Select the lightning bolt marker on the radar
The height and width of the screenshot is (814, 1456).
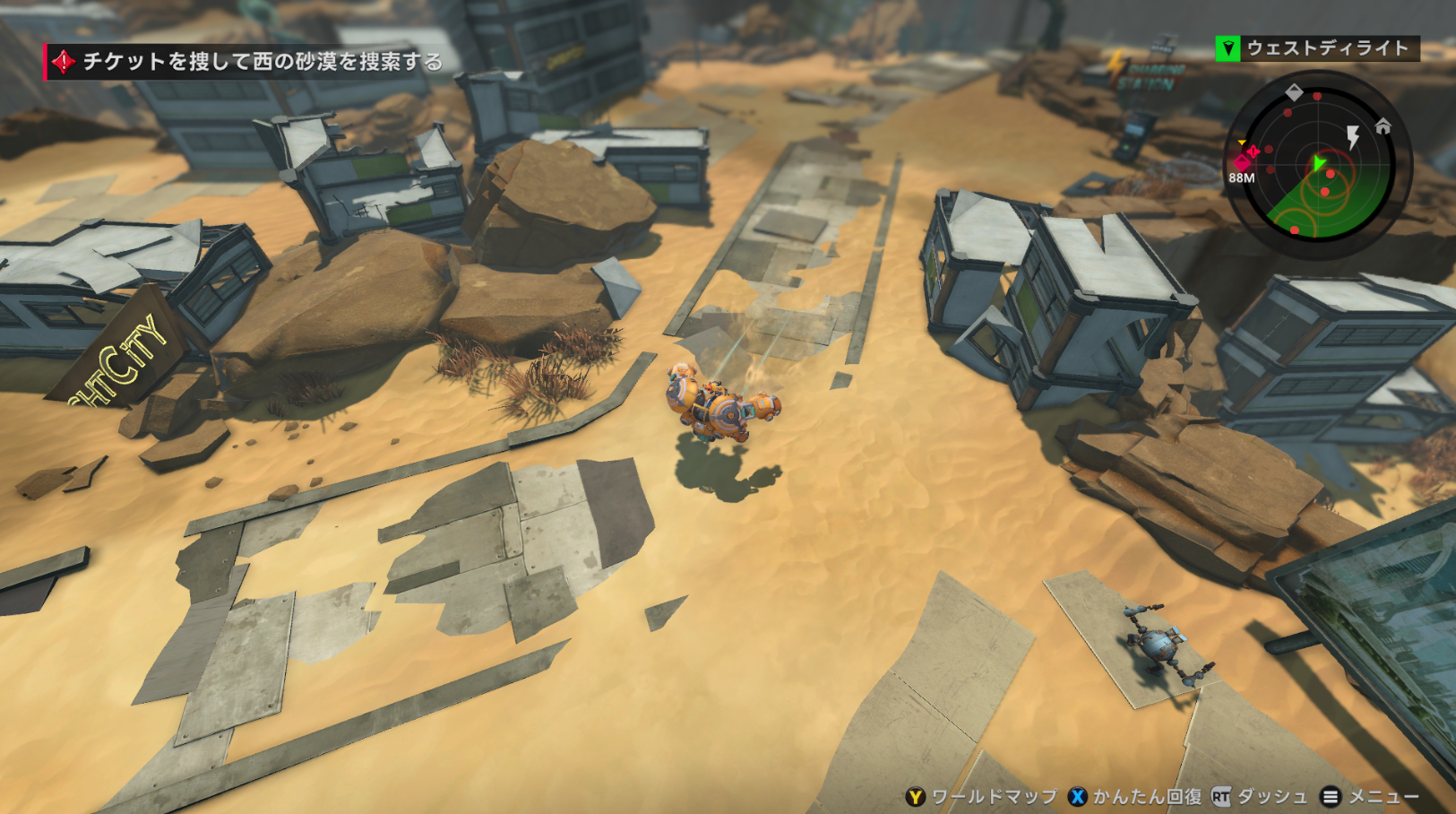click(1352, 137)
